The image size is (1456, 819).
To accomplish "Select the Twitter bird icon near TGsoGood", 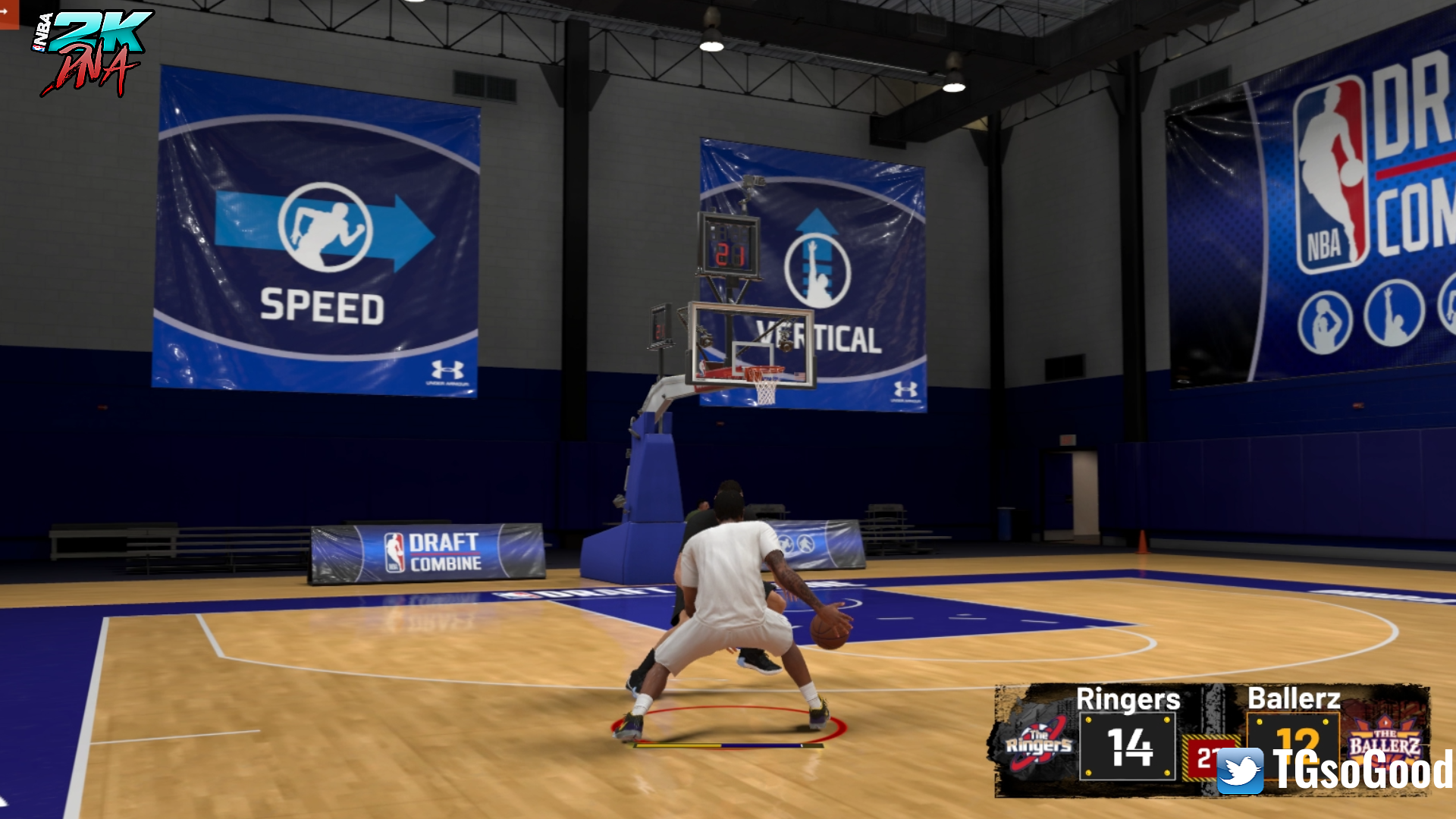I will point(1240,770).
